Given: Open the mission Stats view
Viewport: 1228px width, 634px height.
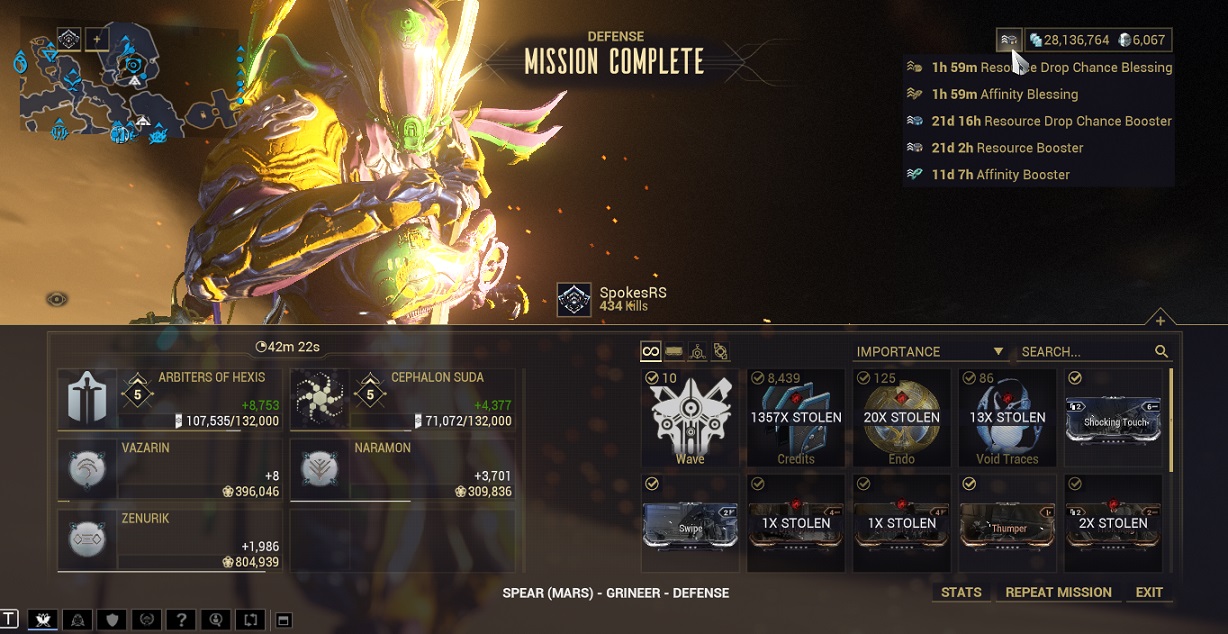Looking at the screenshot, I should 961,592.
